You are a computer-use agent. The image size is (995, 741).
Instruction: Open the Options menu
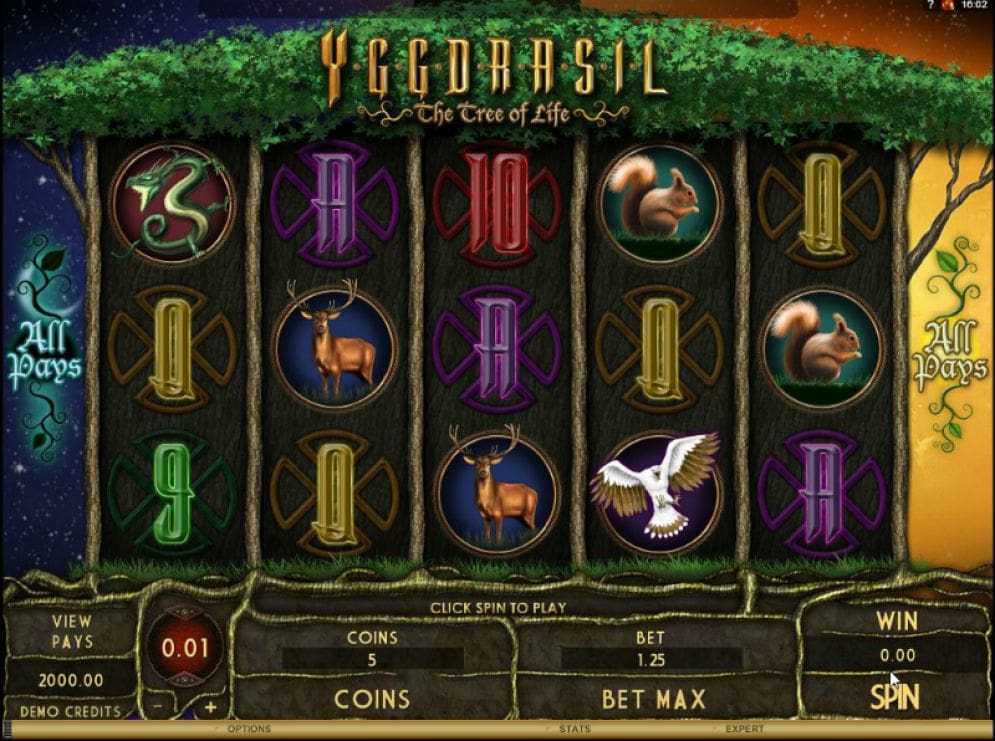[x=249, y=729]
